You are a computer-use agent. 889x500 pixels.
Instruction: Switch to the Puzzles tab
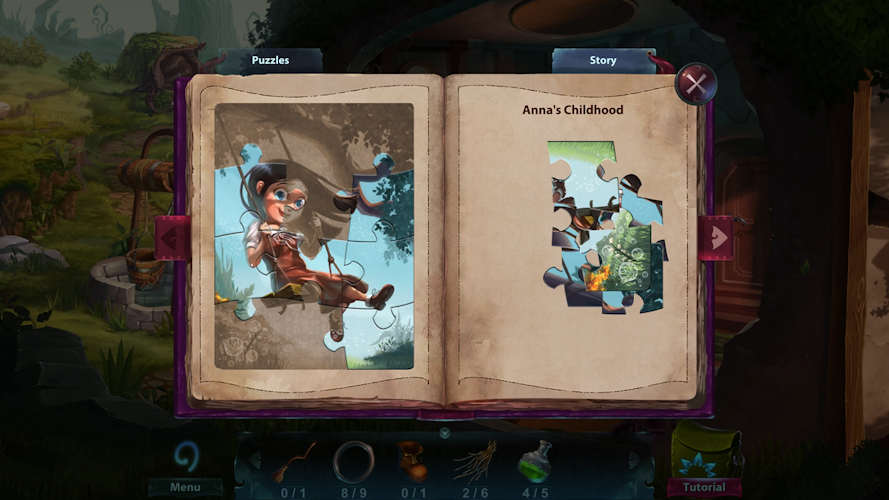point(270,60)
